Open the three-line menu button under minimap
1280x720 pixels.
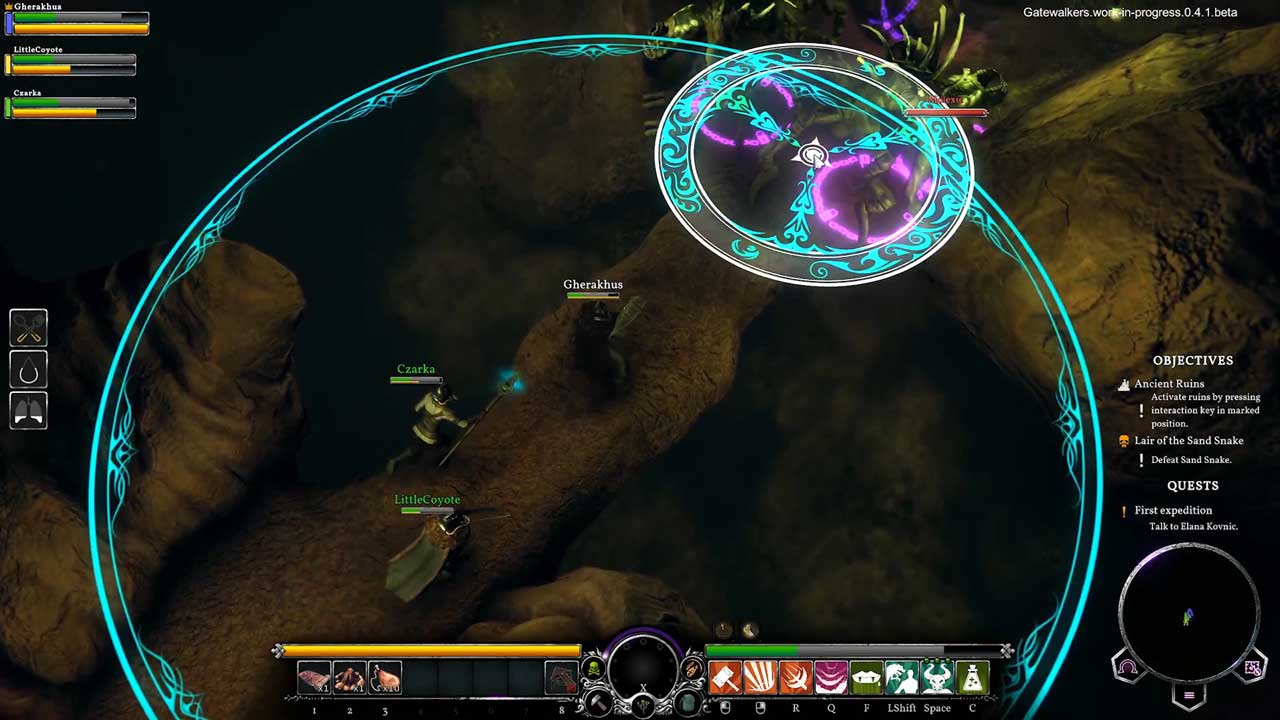[1189, 695]
